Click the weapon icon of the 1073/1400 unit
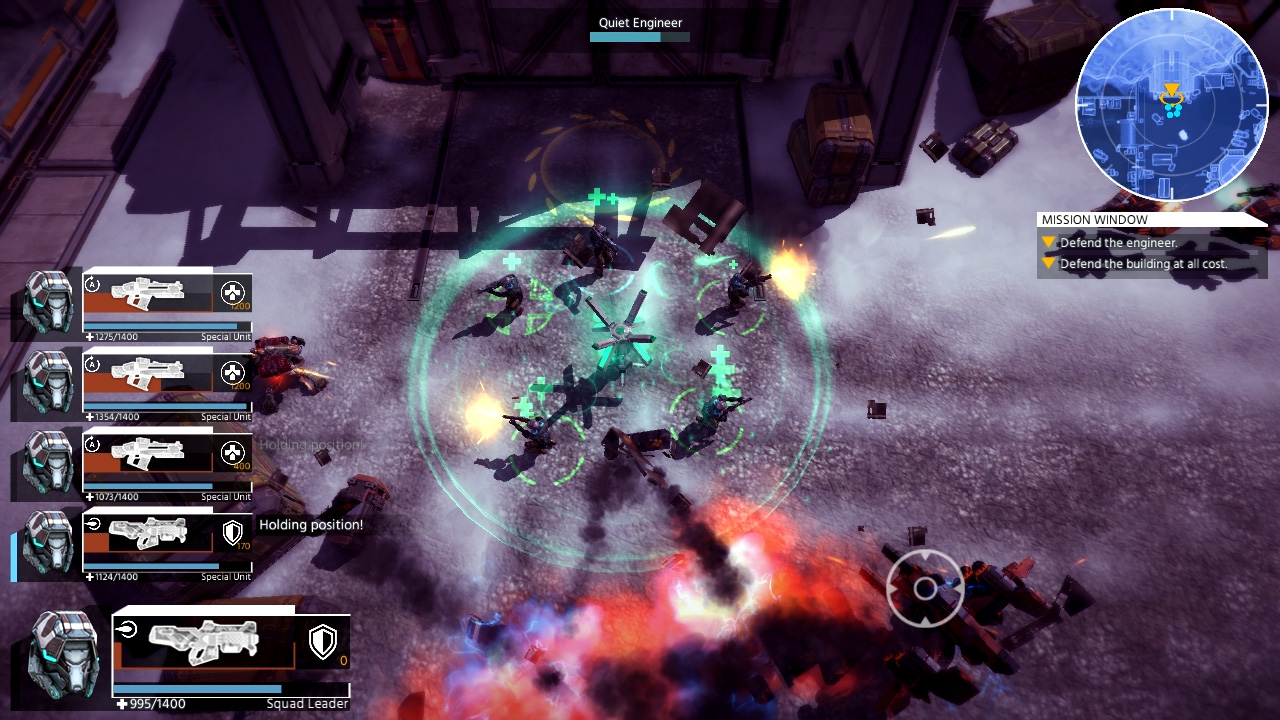 (x=146, y=452)
